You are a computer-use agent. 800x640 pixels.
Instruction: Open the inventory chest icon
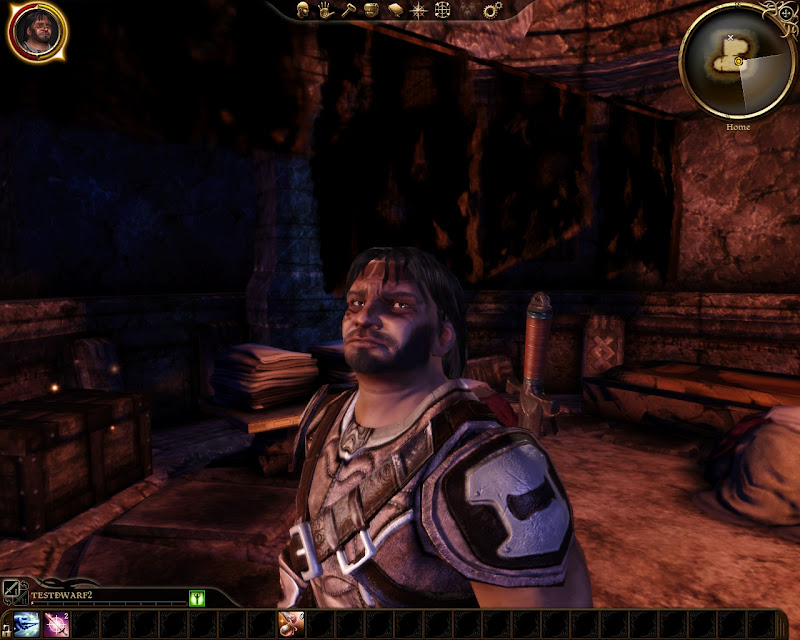pos(371,10)
